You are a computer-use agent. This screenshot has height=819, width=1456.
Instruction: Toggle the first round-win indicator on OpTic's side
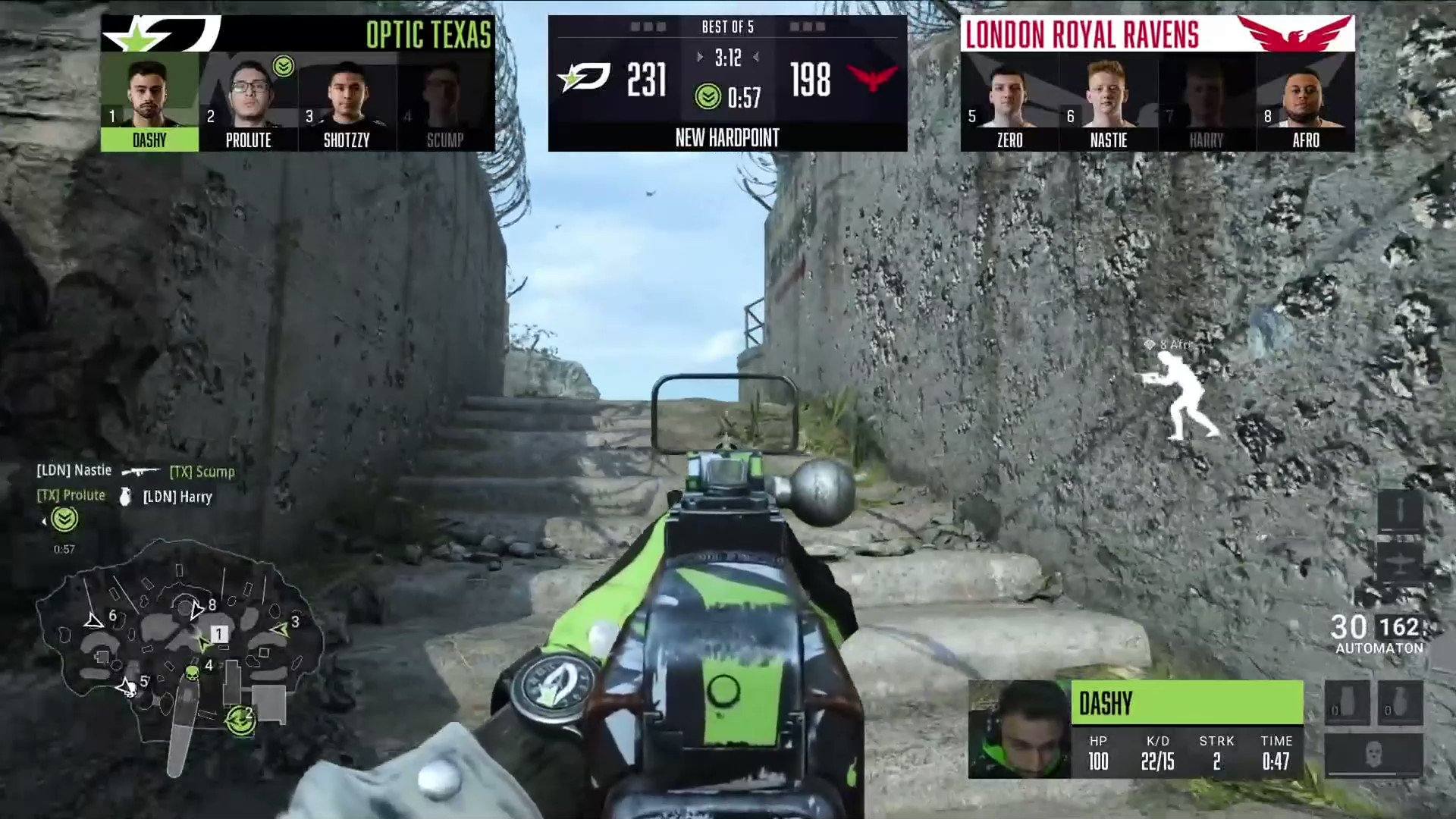coord(634,25)
